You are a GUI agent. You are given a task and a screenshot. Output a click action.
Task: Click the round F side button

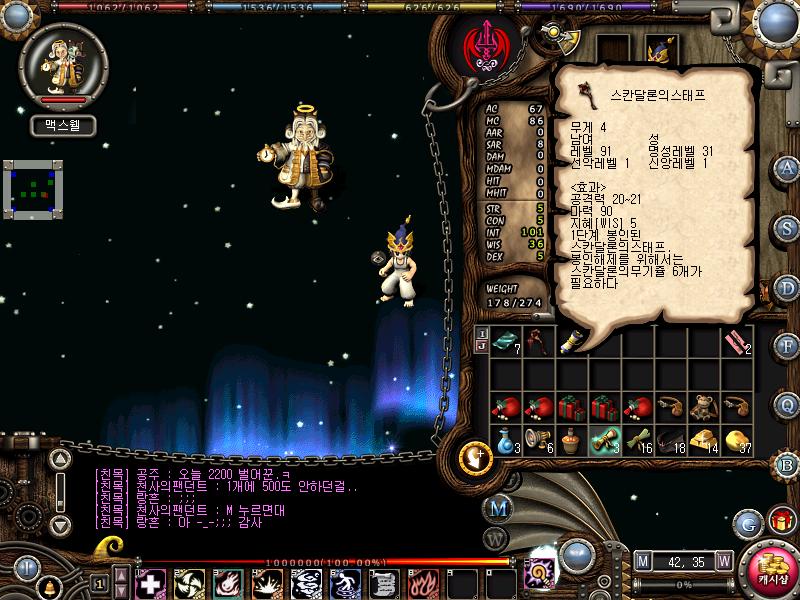pyautogui.click(x=788, y=345)
